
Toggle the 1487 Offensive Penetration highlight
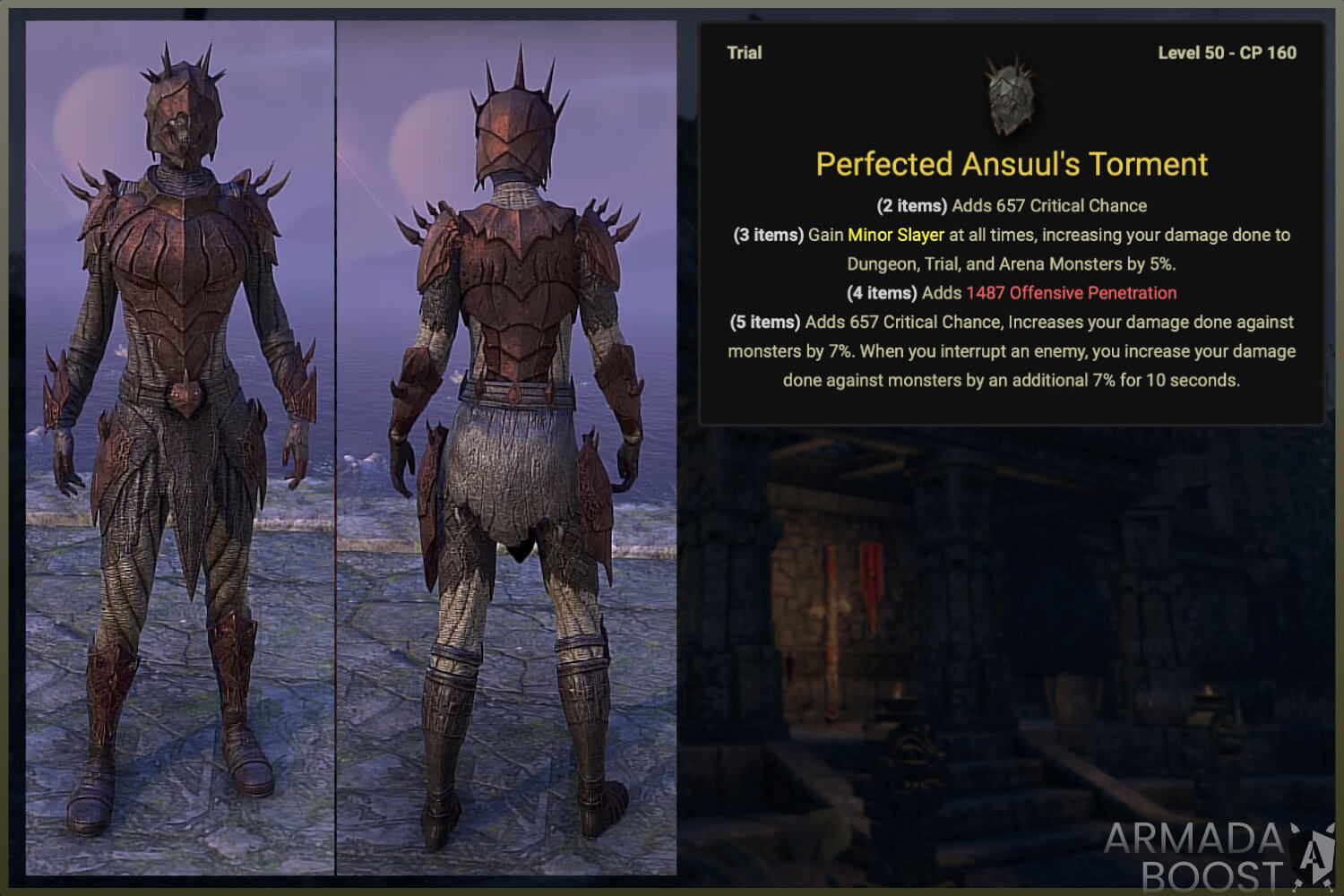pyautogui.click(x=1072, y=293)
